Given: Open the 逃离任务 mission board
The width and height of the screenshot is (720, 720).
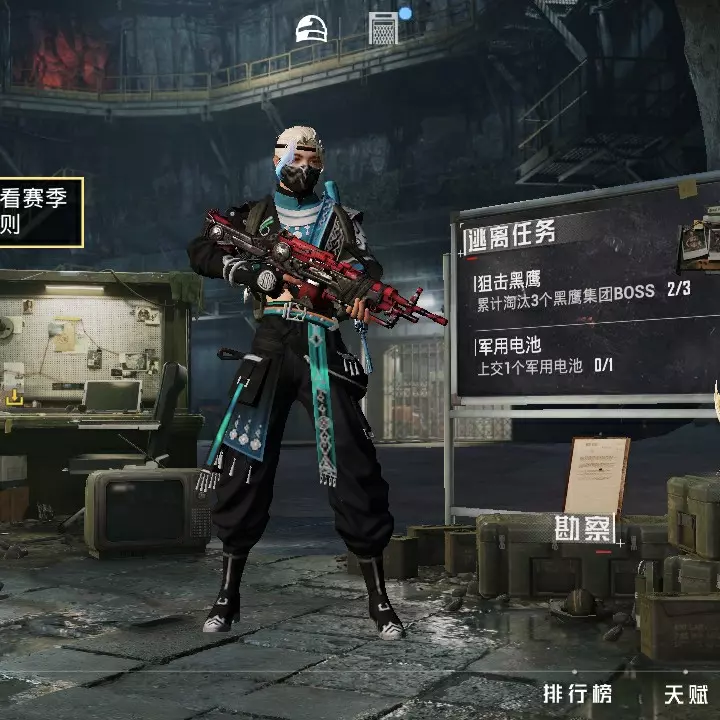Looking at the screenshot, I should tap(512, 235).
